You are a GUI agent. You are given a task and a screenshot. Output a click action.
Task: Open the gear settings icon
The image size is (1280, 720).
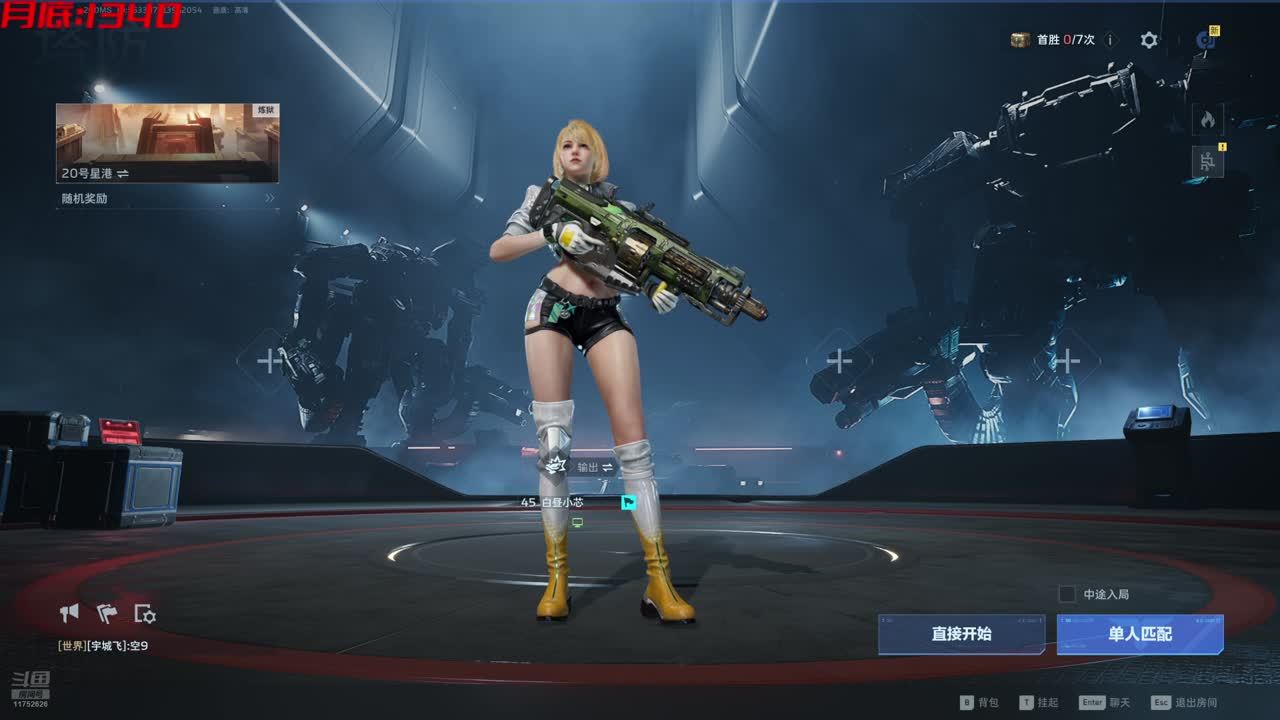tap(1149, 40)
